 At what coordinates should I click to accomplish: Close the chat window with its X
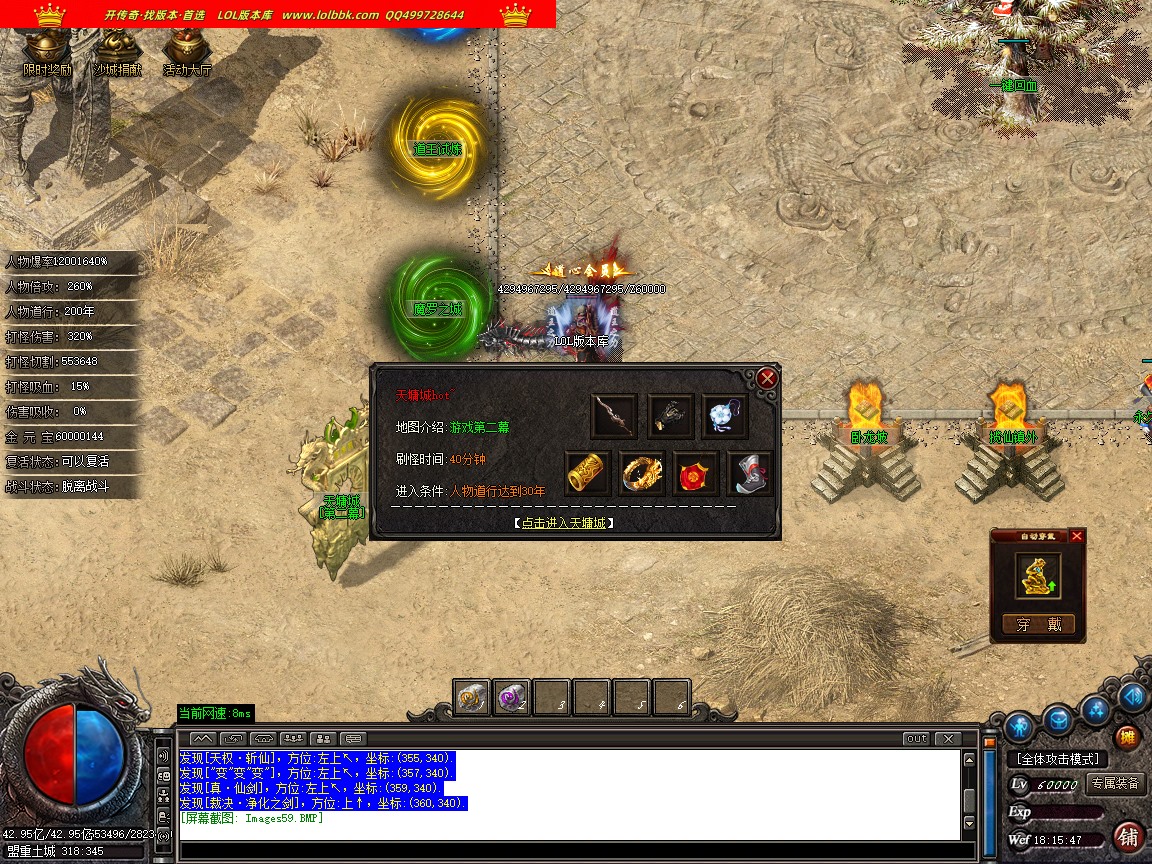tap(947, 739)
